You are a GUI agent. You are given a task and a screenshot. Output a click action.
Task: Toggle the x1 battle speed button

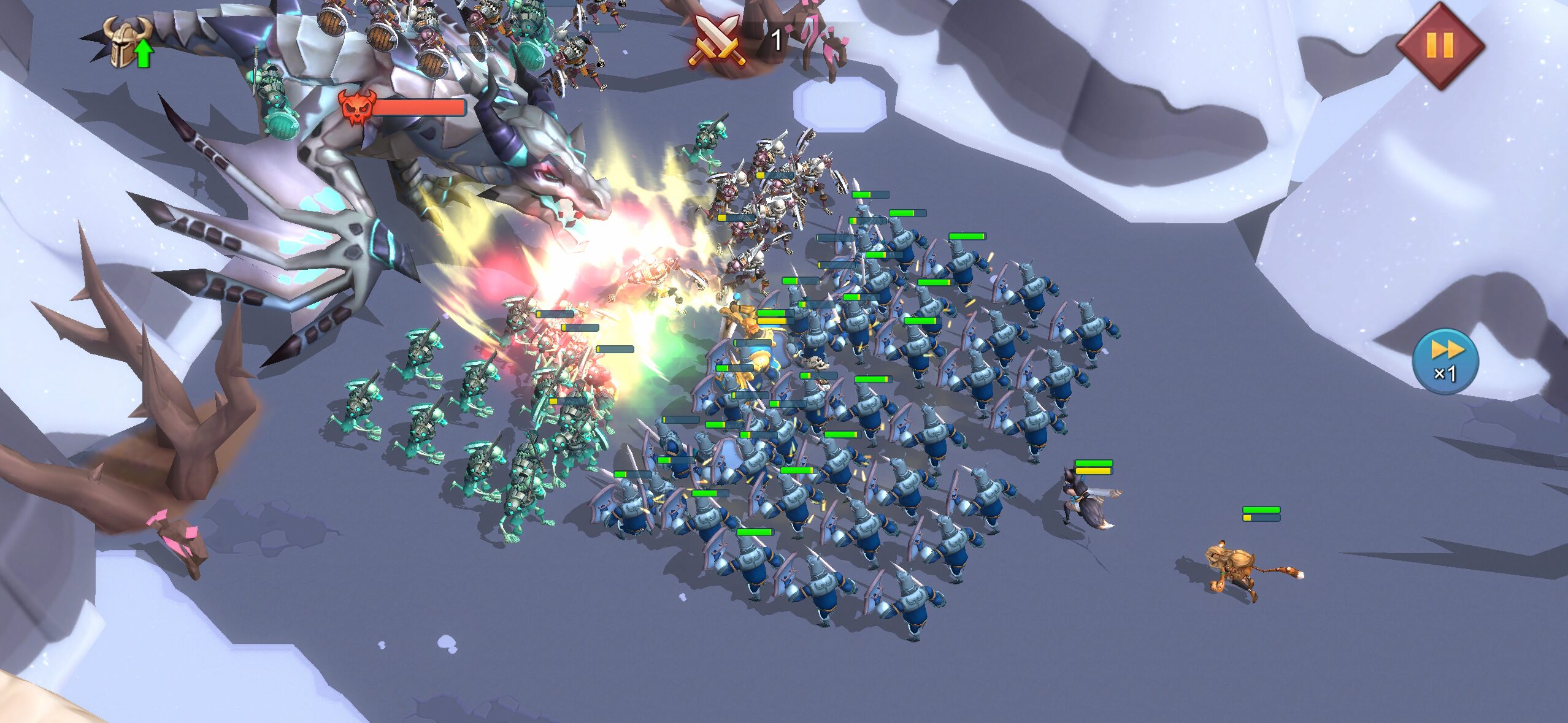click(1445, 361)
